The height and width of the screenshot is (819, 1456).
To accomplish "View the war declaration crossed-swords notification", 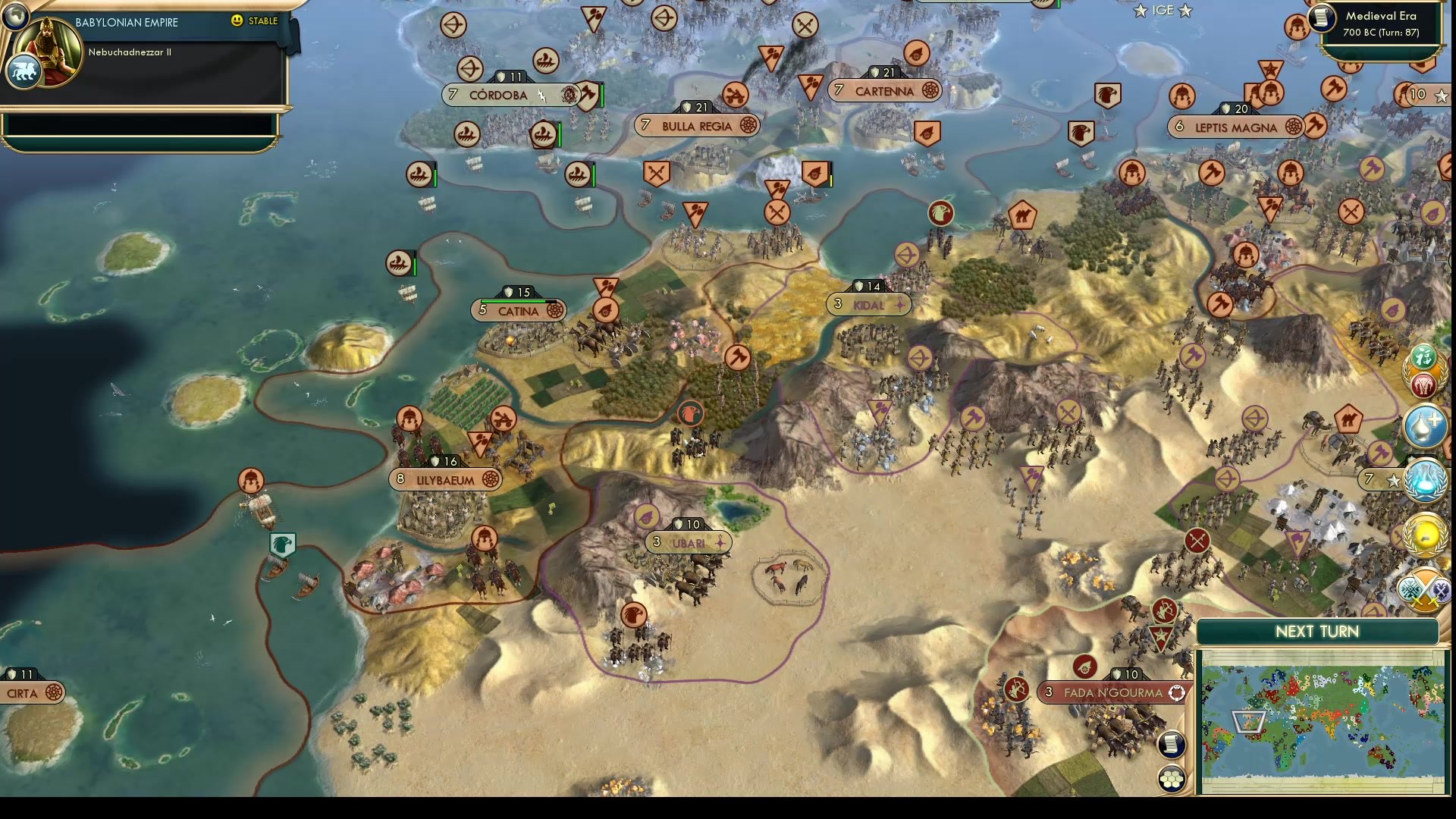I will pos(1424,588).
